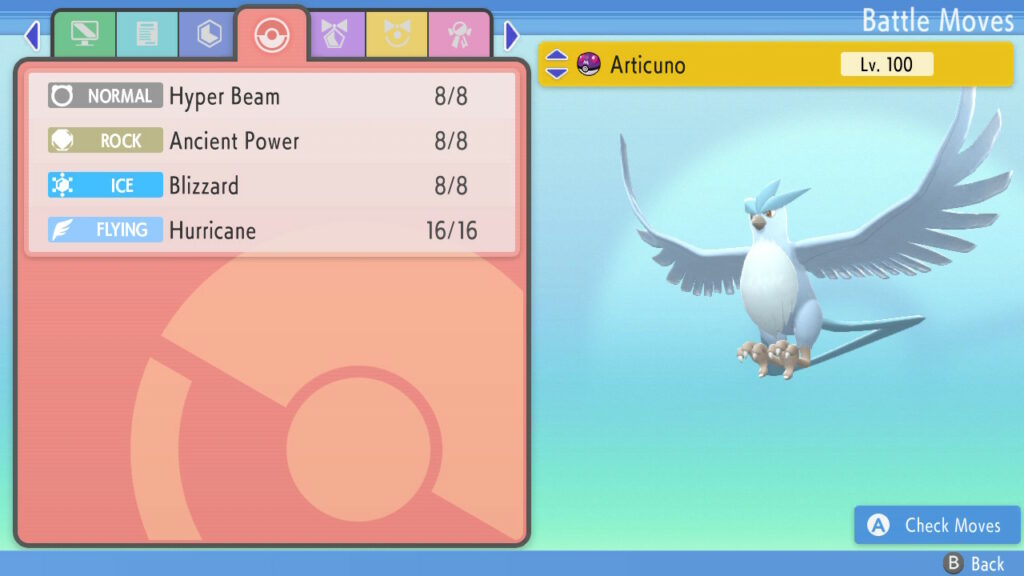The height and width of the screenshot is (576, 1024).
Task: Open Check Moves
Action: pos(937,525)
